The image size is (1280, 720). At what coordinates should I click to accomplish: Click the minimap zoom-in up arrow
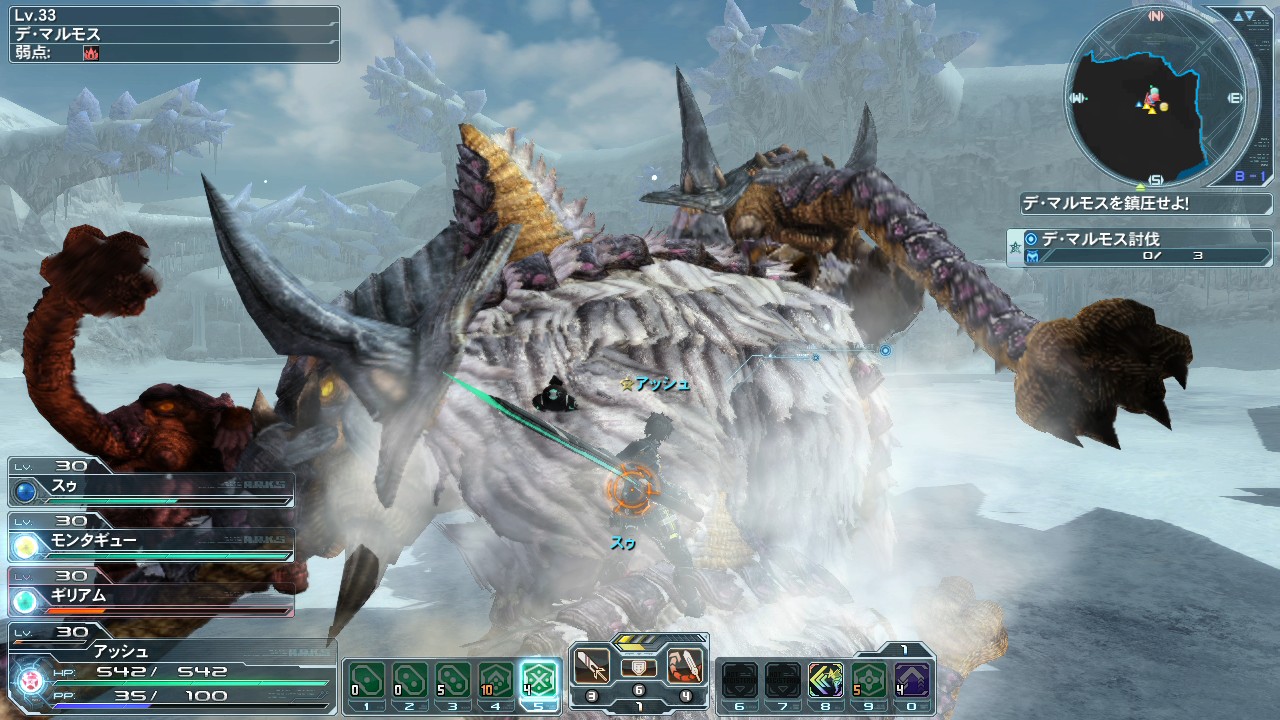(x=1237, y=16)
